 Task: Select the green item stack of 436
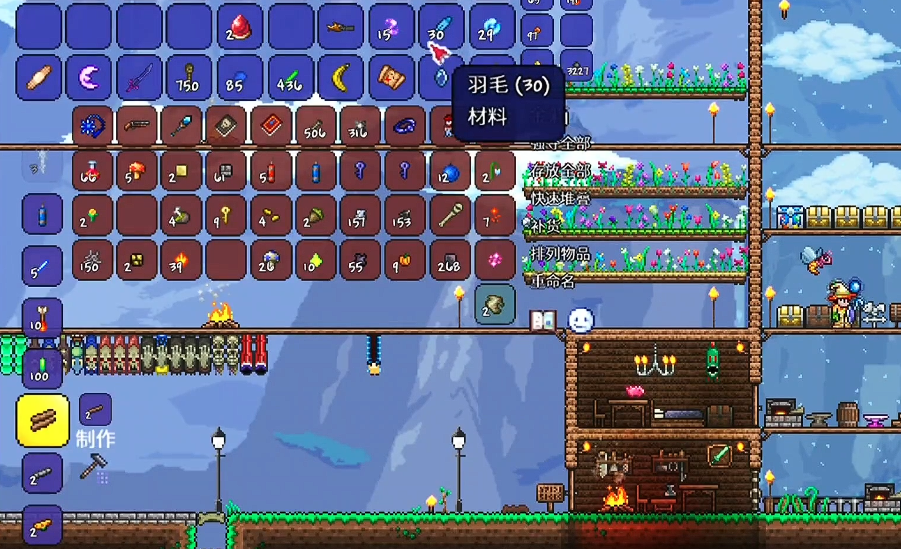pyautogui.click(x=291, y=77)
